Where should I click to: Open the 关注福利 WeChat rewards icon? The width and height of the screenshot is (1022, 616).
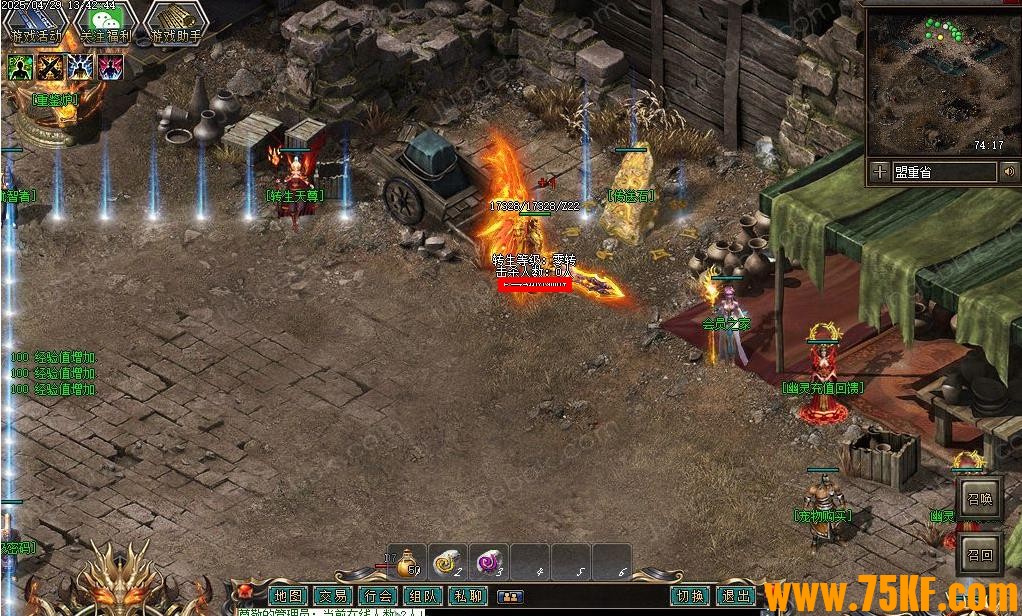[106, 23]
